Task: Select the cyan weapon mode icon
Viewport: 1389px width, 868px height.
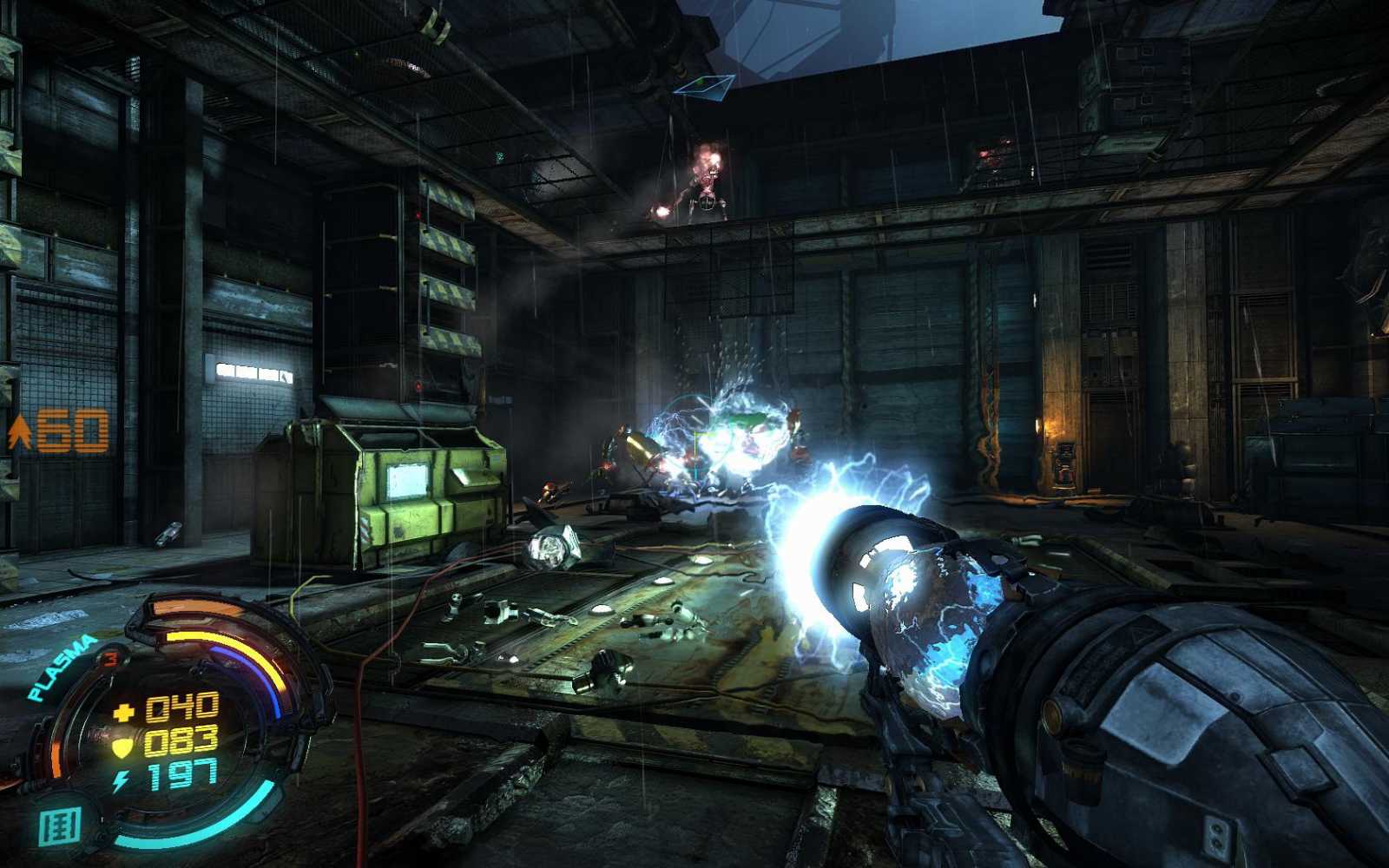Action: (x=61, y=825)
